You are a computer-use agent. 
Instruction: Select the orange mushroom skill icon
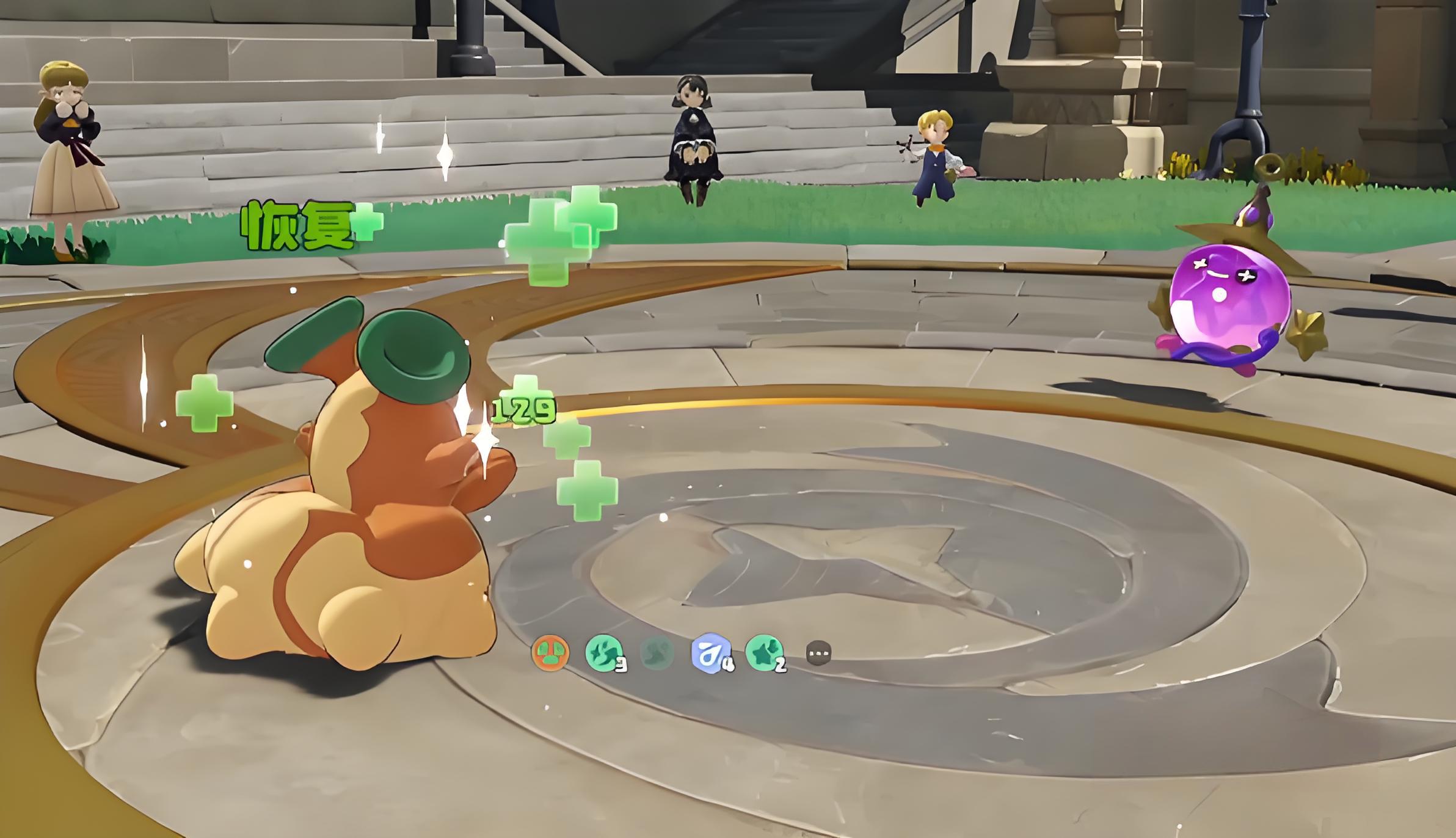tap(550, 652)
